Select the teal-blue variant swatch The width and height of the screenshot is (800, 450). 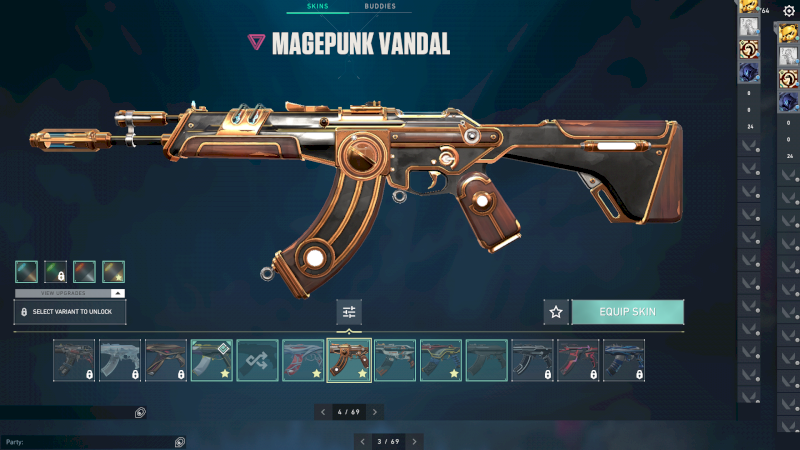click(x=27, y=272)
